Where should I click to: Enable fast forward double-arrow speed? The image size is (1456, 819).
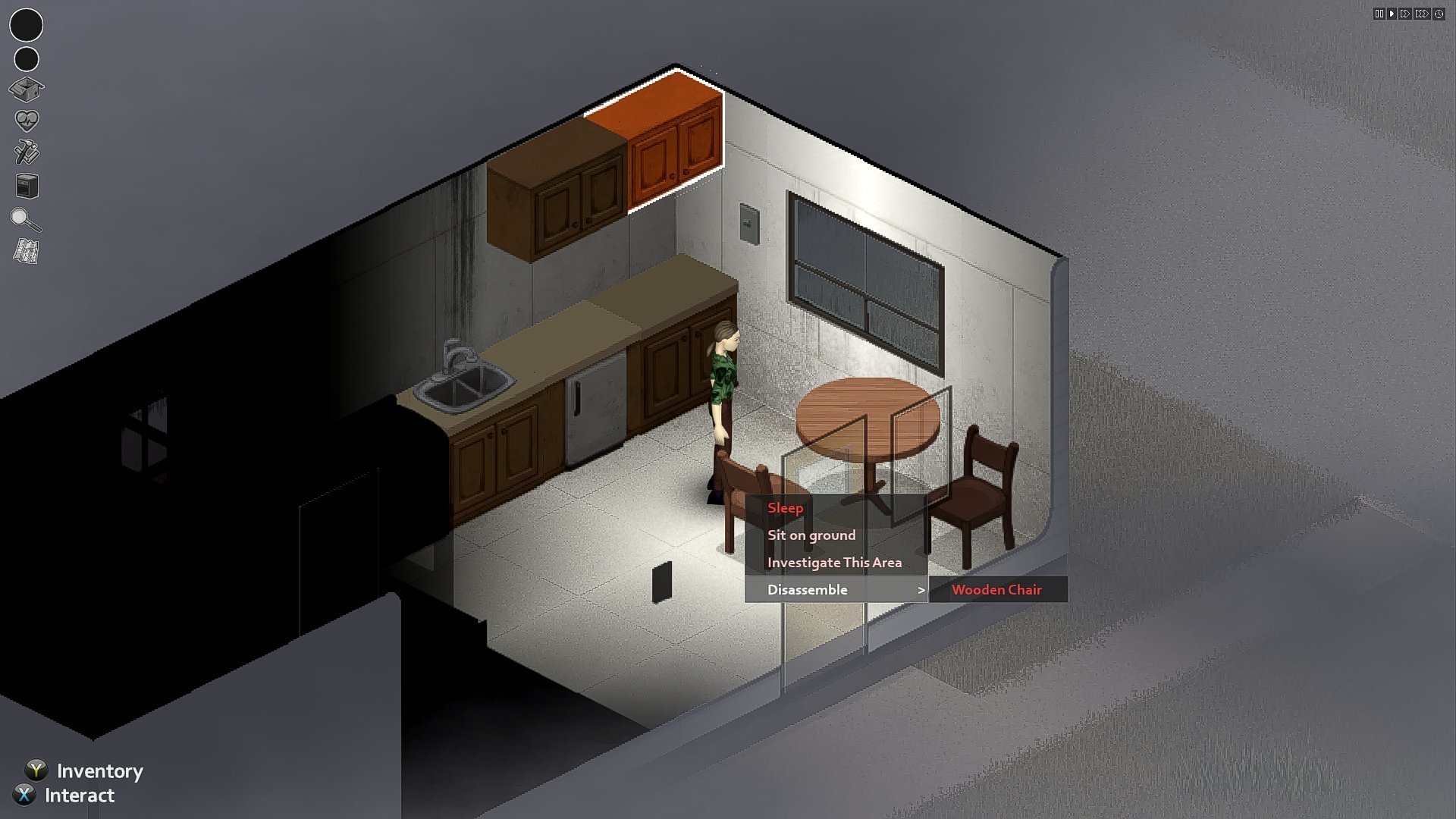tap(1406, 13)
